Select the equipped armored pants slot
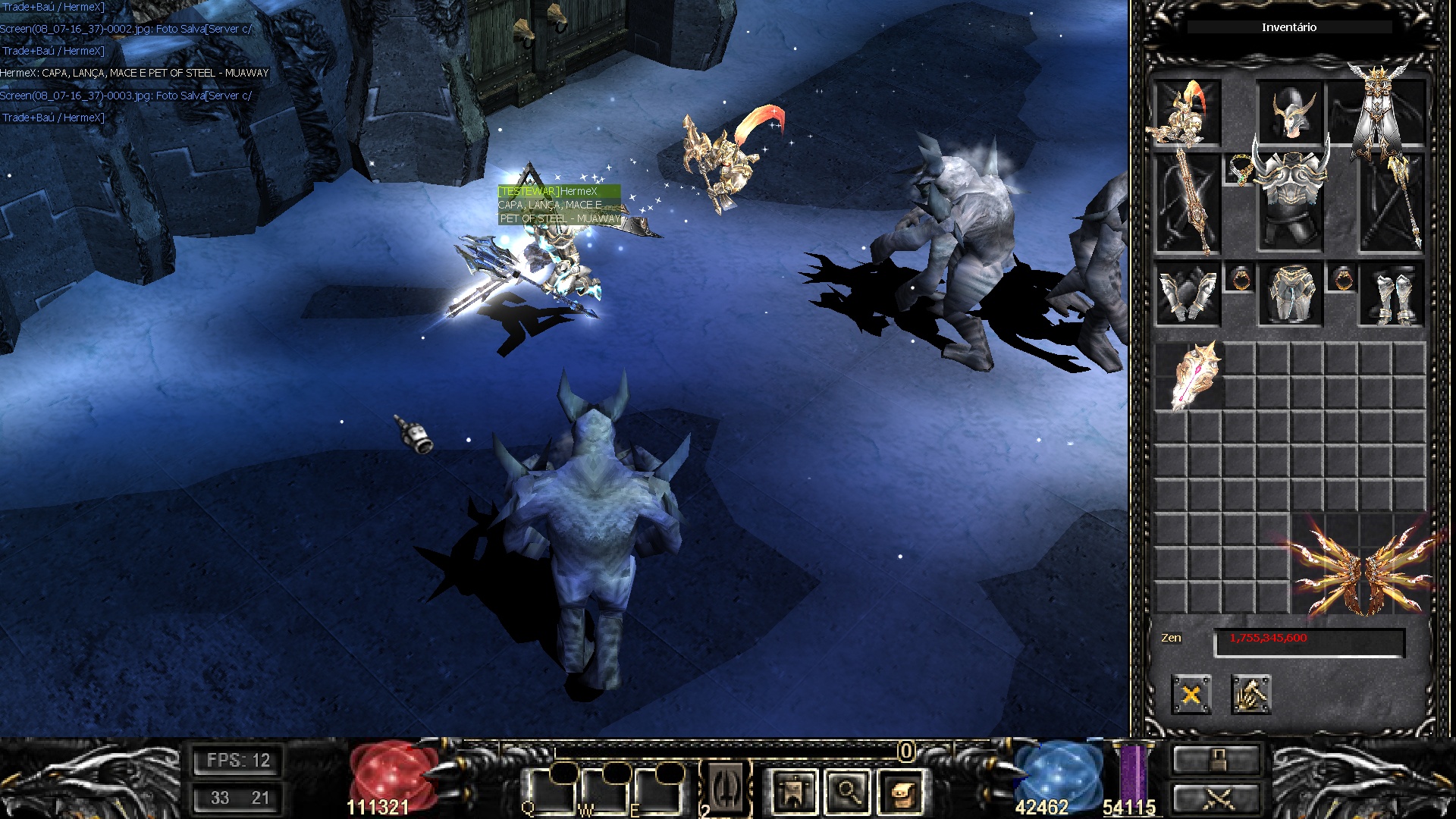The image size is (1456, 819). click(1289, 296)
